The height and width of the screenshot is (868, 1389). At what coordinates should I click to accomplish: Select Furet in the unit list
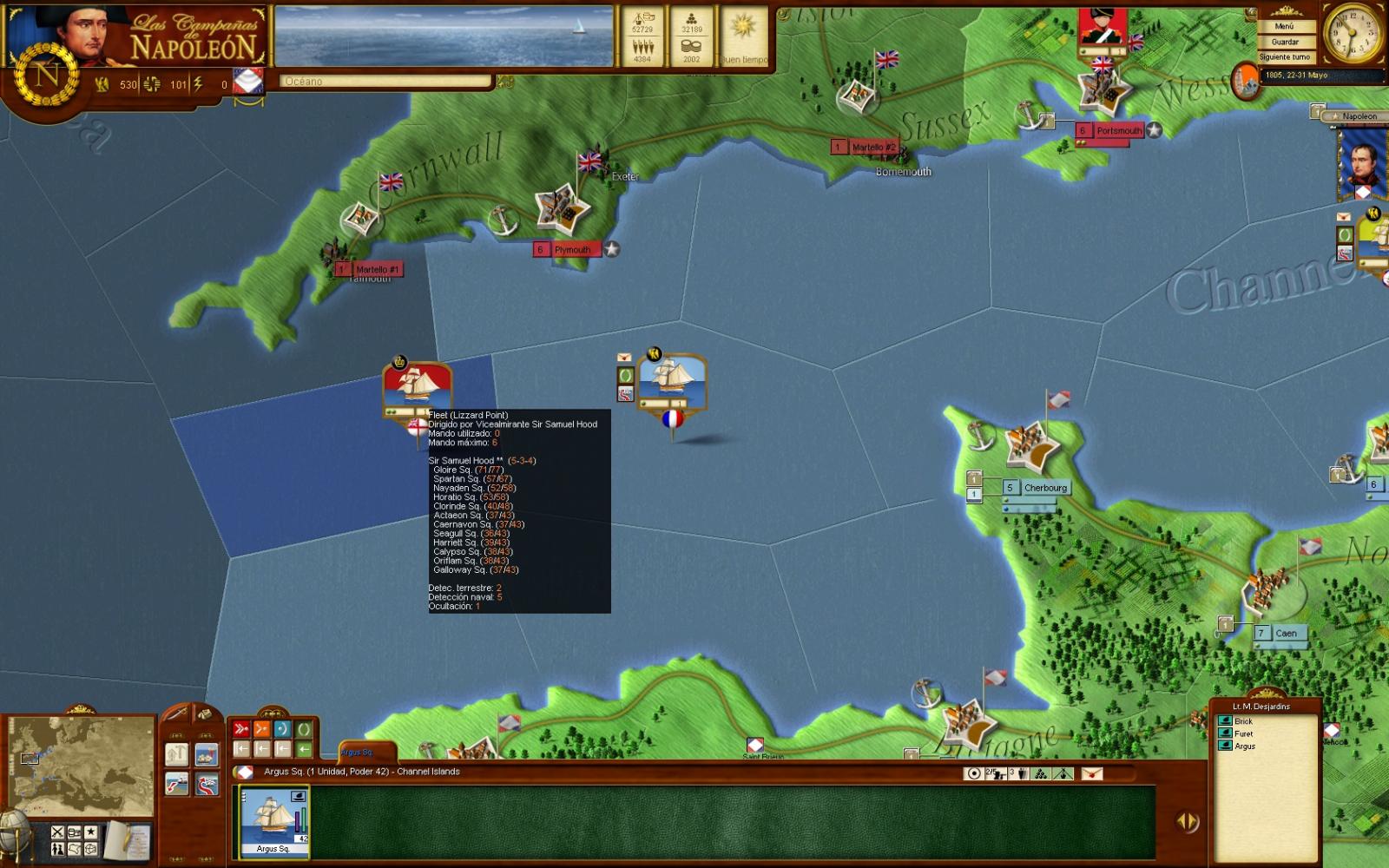click(1243, 733)
